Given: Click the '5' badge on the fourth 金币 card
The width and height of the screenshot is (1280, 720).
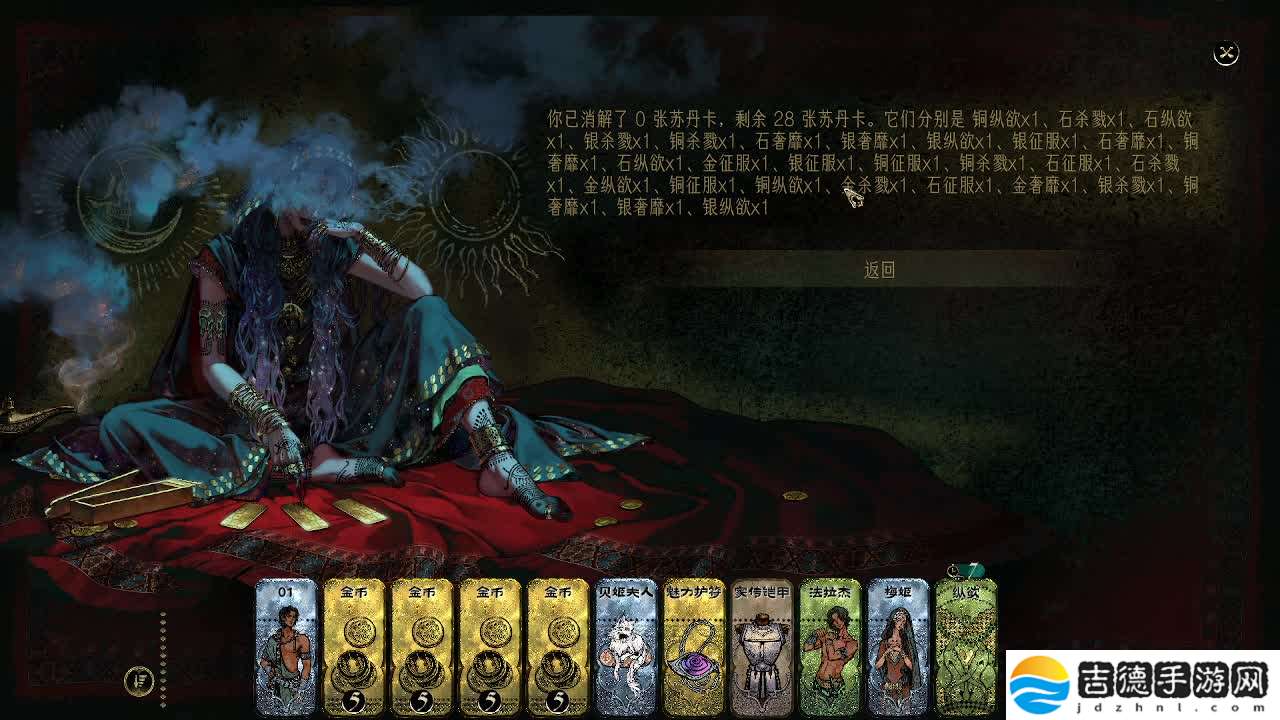Looking at the screenshot, I should point(557,700).
